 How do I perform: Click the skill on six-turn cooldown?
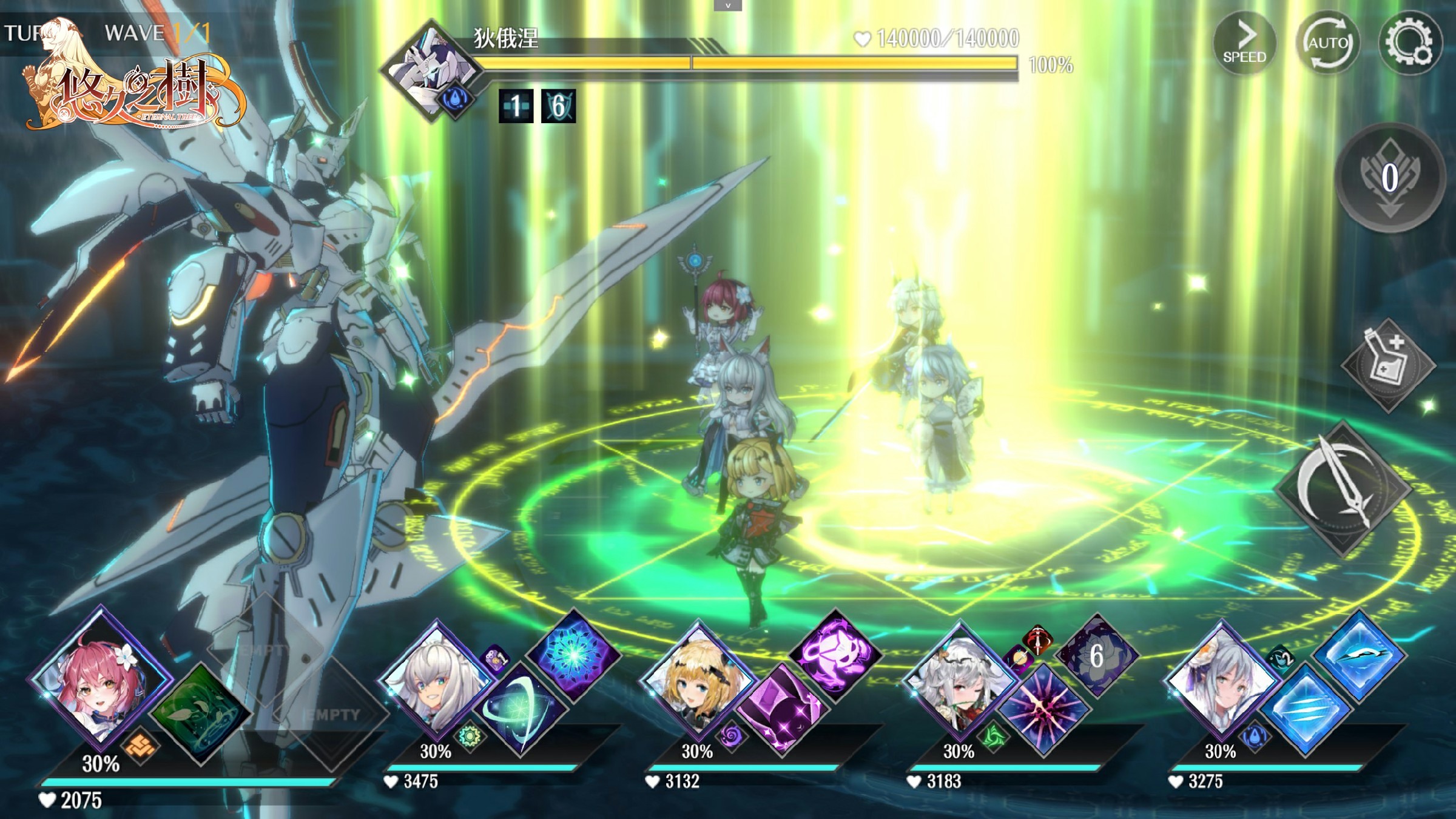pos(1097,655)
